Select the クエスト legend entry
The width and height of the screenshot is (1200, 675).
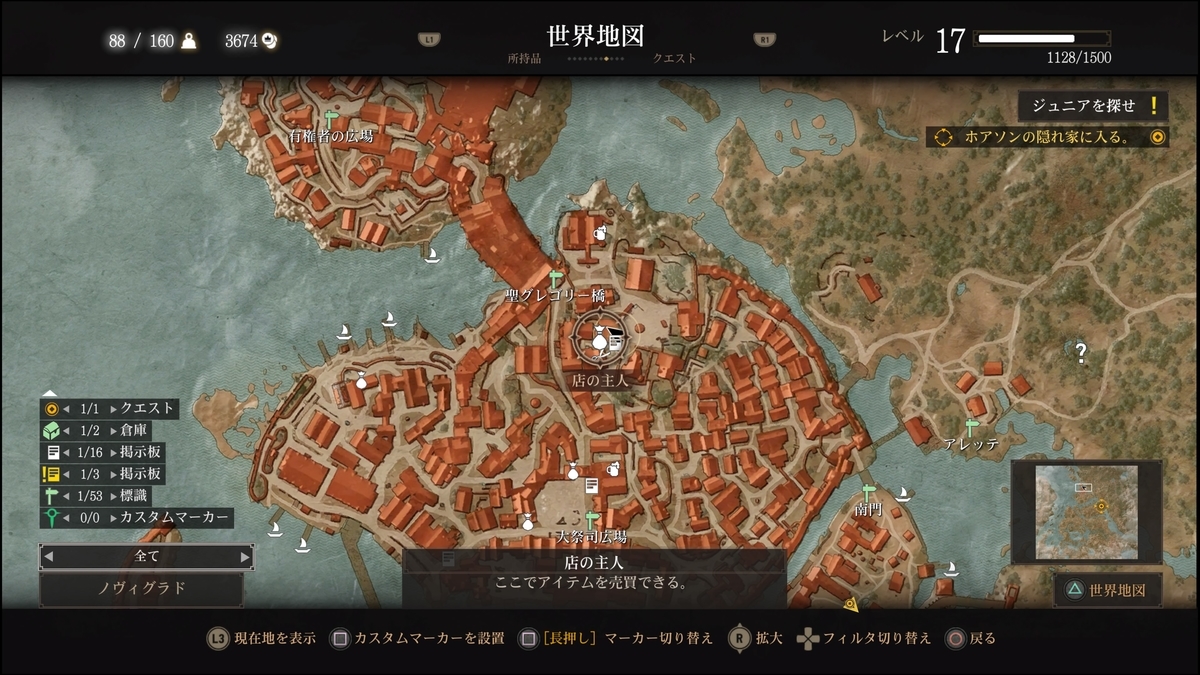[x=109, y=408]
